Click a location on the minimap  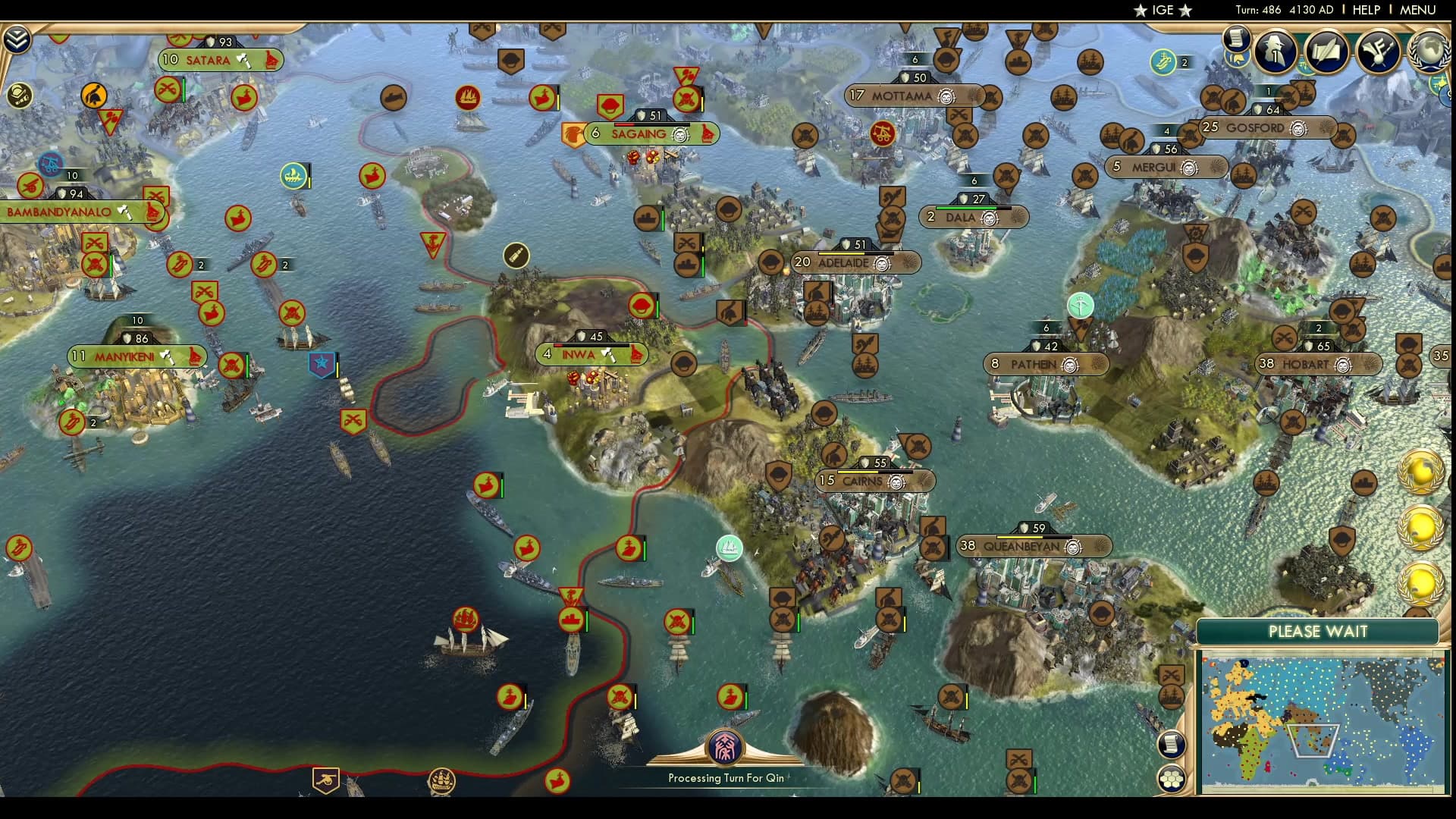point(1323,720)
